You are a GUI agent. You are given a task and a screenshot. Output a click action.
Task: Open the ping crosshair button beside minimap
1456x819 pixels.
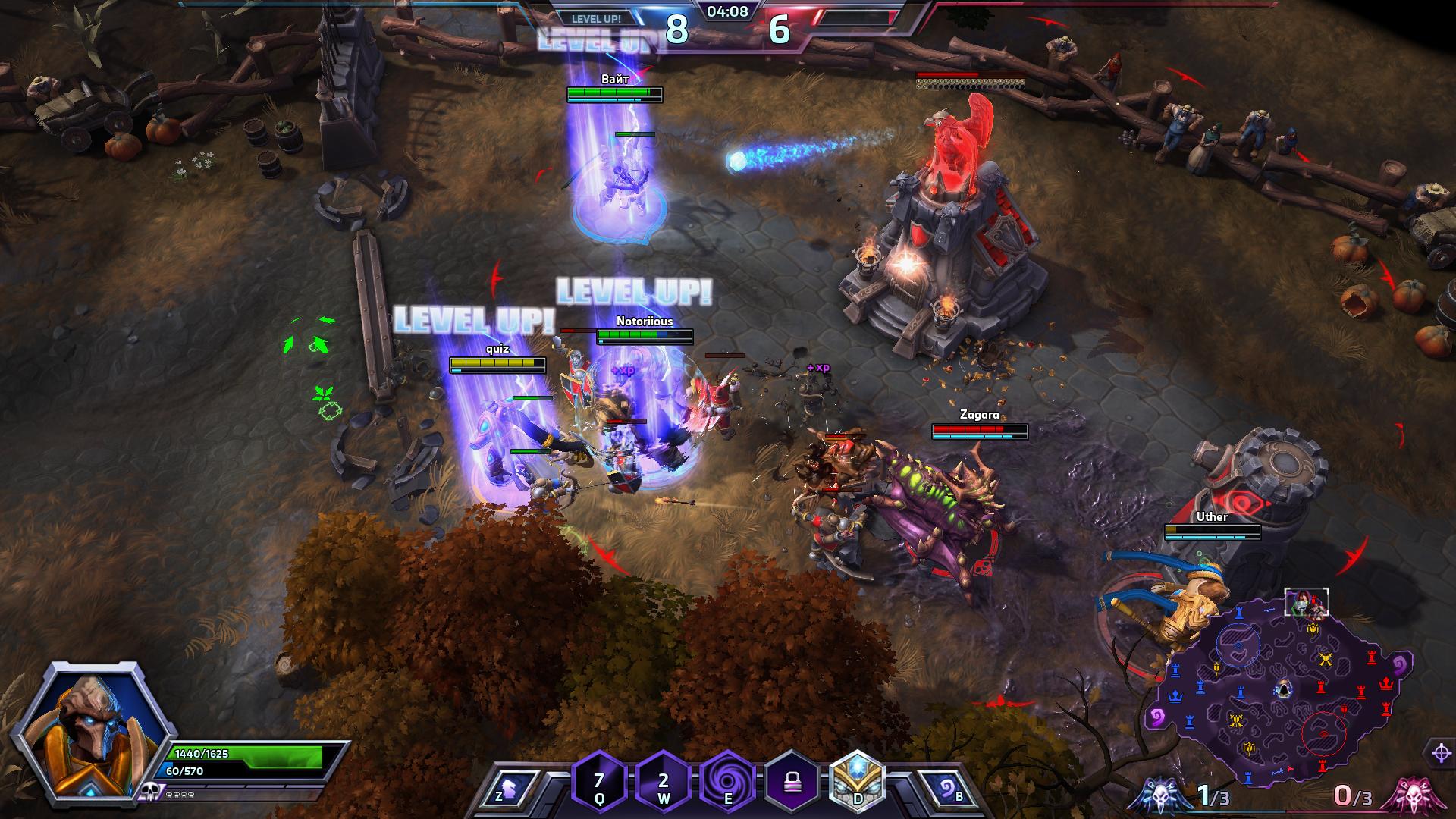[1441, 753]
